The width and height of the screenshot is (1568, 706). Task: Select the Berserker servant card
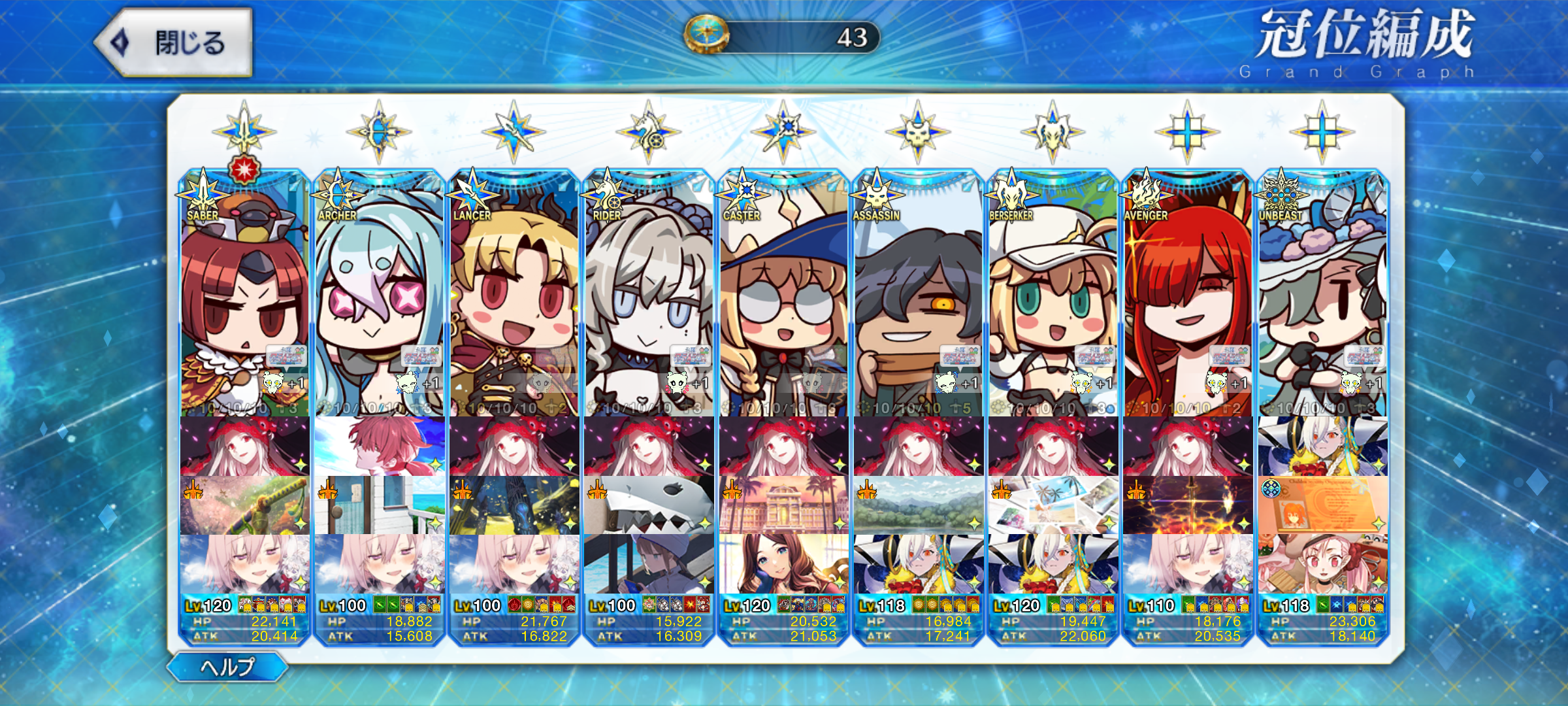tap(1053, 294)
